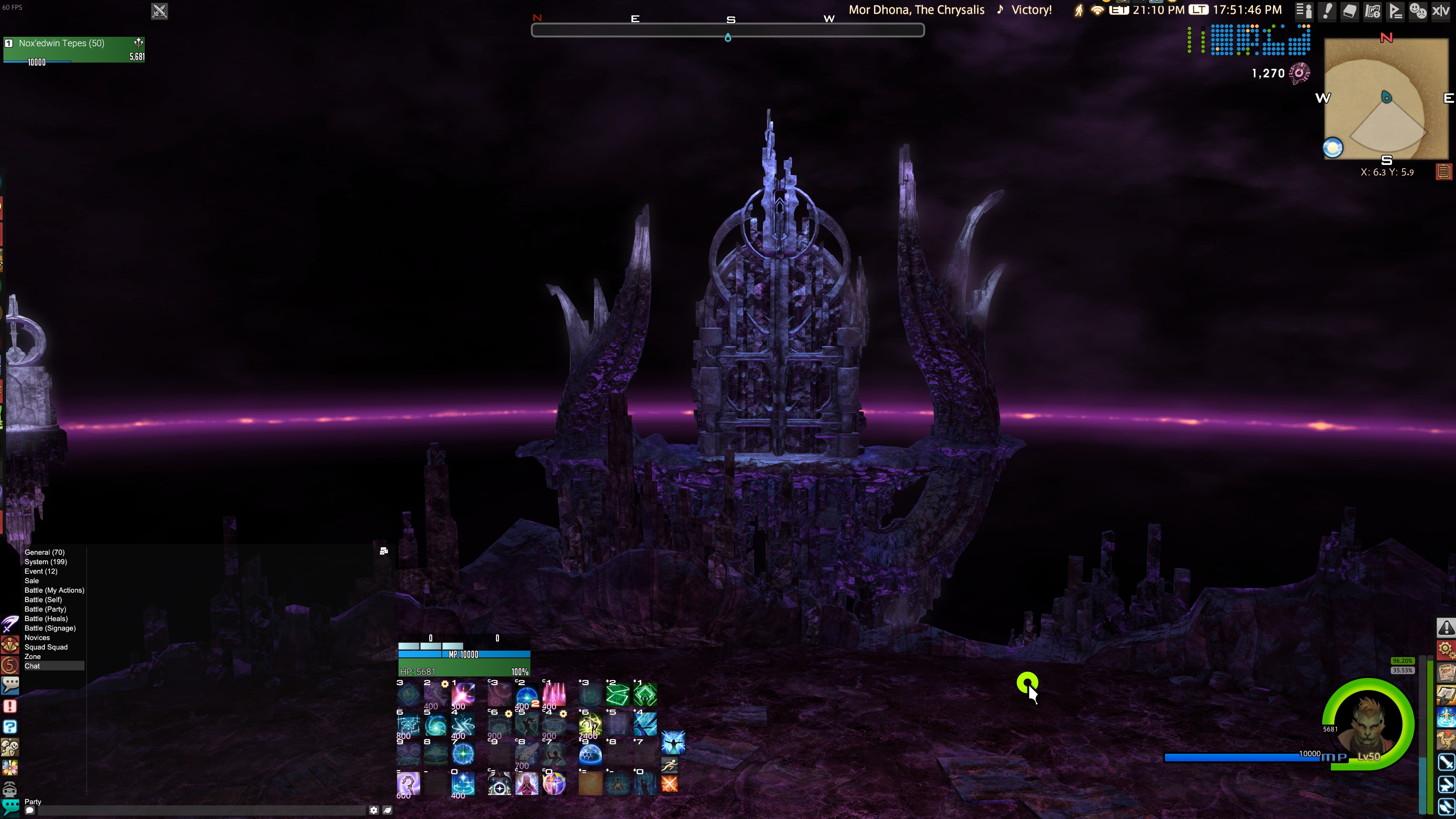Open the emote smiley faces menu
The height and width of the screenshot is (819, 1456).
[x=1418, y=11]
